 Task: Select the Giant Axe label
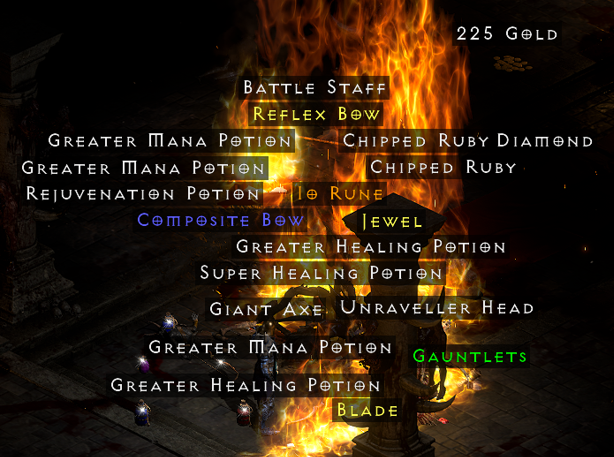[266, 309]
